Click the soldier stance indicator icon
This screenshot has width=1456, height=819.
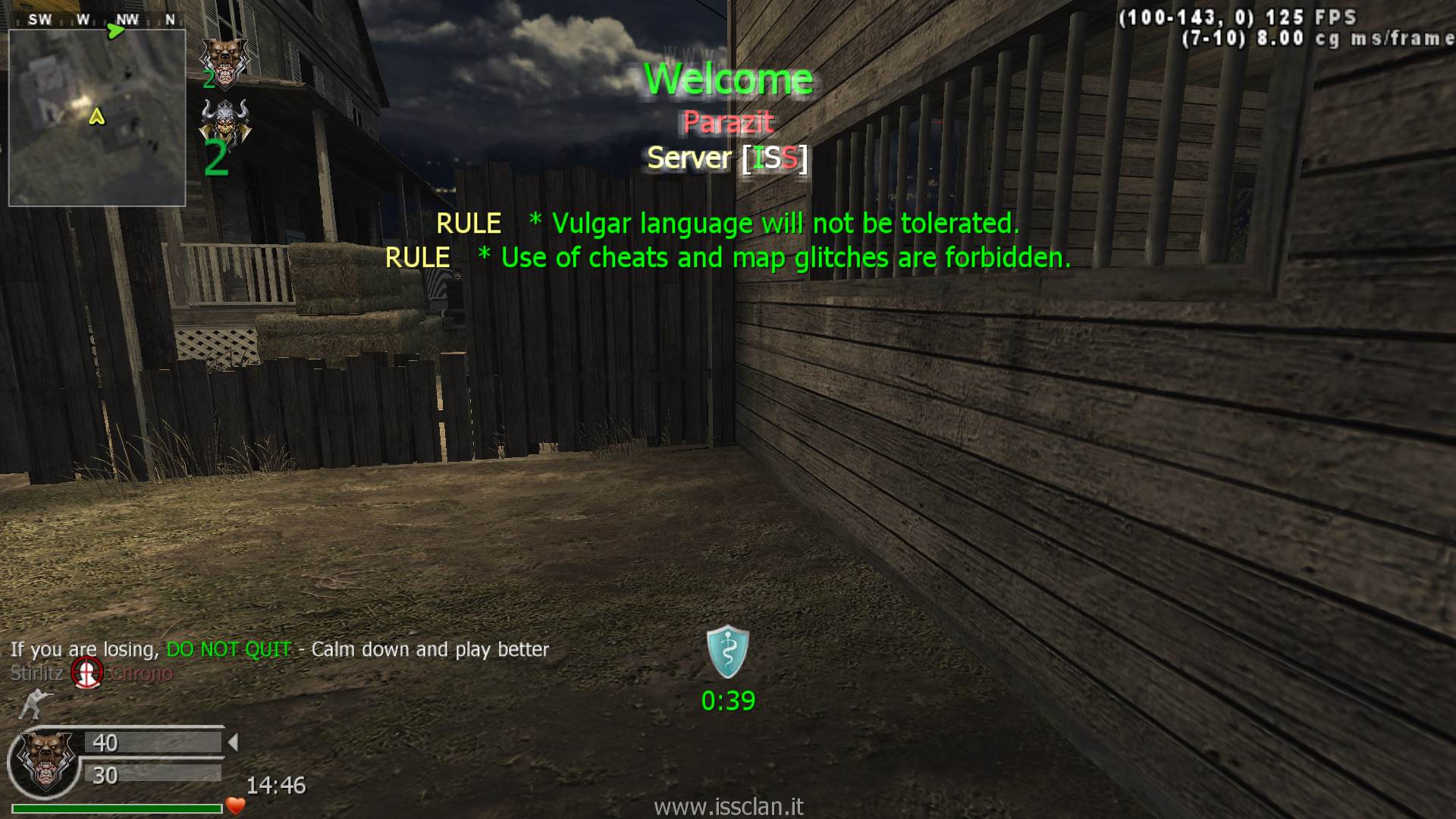[33, 704]
